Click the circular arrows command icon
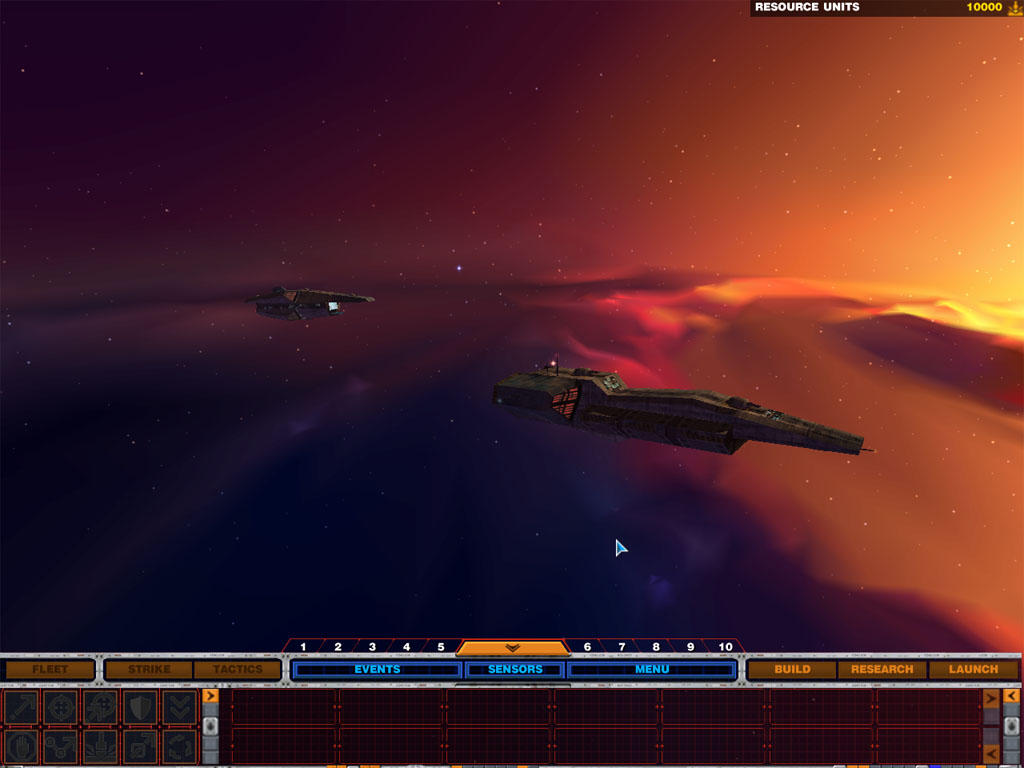 [x=180, y=746]
